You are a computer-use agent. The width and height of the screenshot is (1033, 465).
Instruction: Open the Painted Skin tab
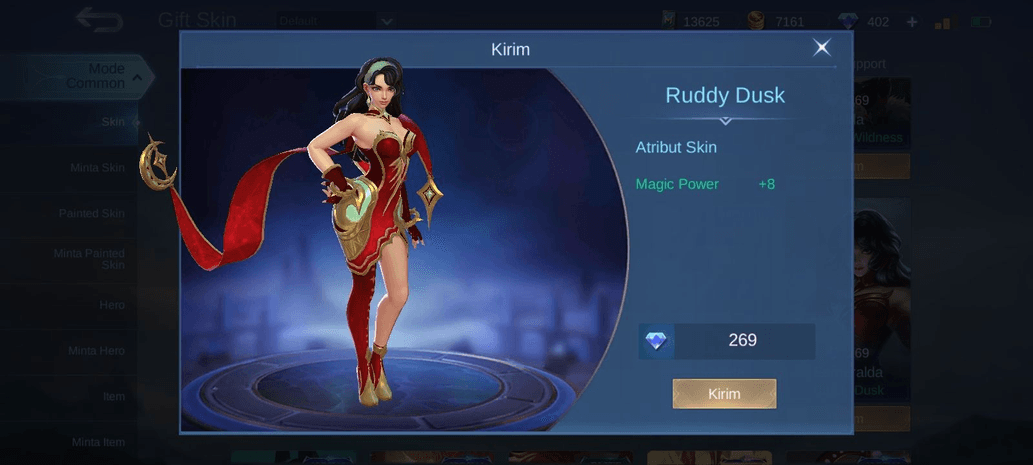91,213
